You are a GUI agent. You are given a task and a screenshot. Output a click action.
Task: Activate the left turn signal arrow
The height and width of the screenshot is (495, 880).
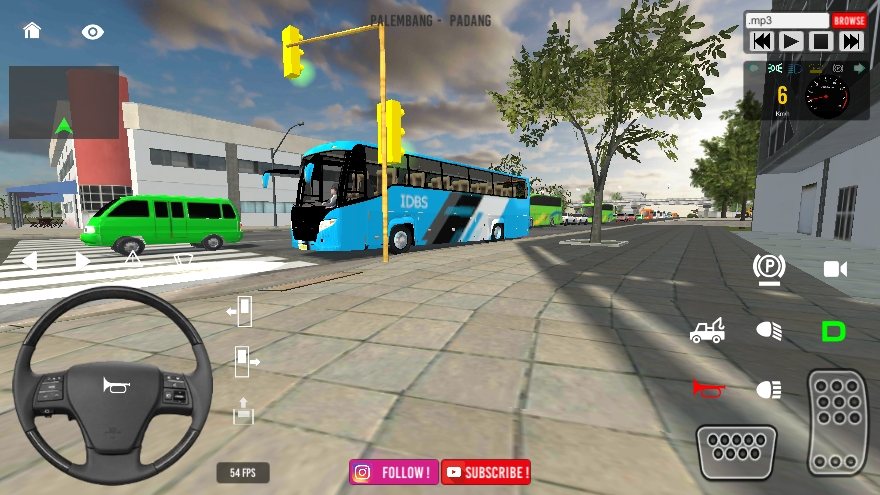[29, 261]
